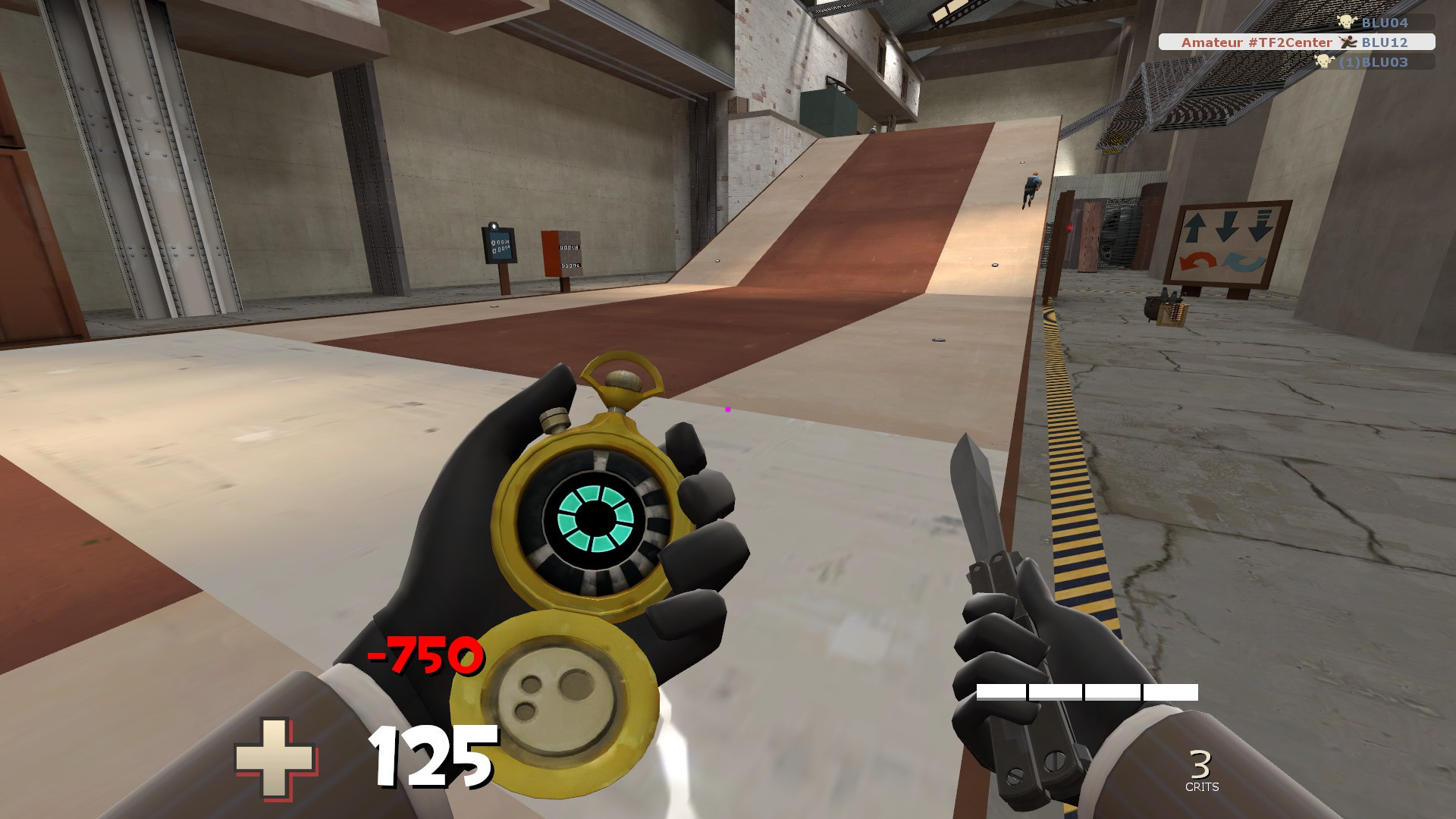Click the blue down arrows on the wall sign

(1228, 226)
